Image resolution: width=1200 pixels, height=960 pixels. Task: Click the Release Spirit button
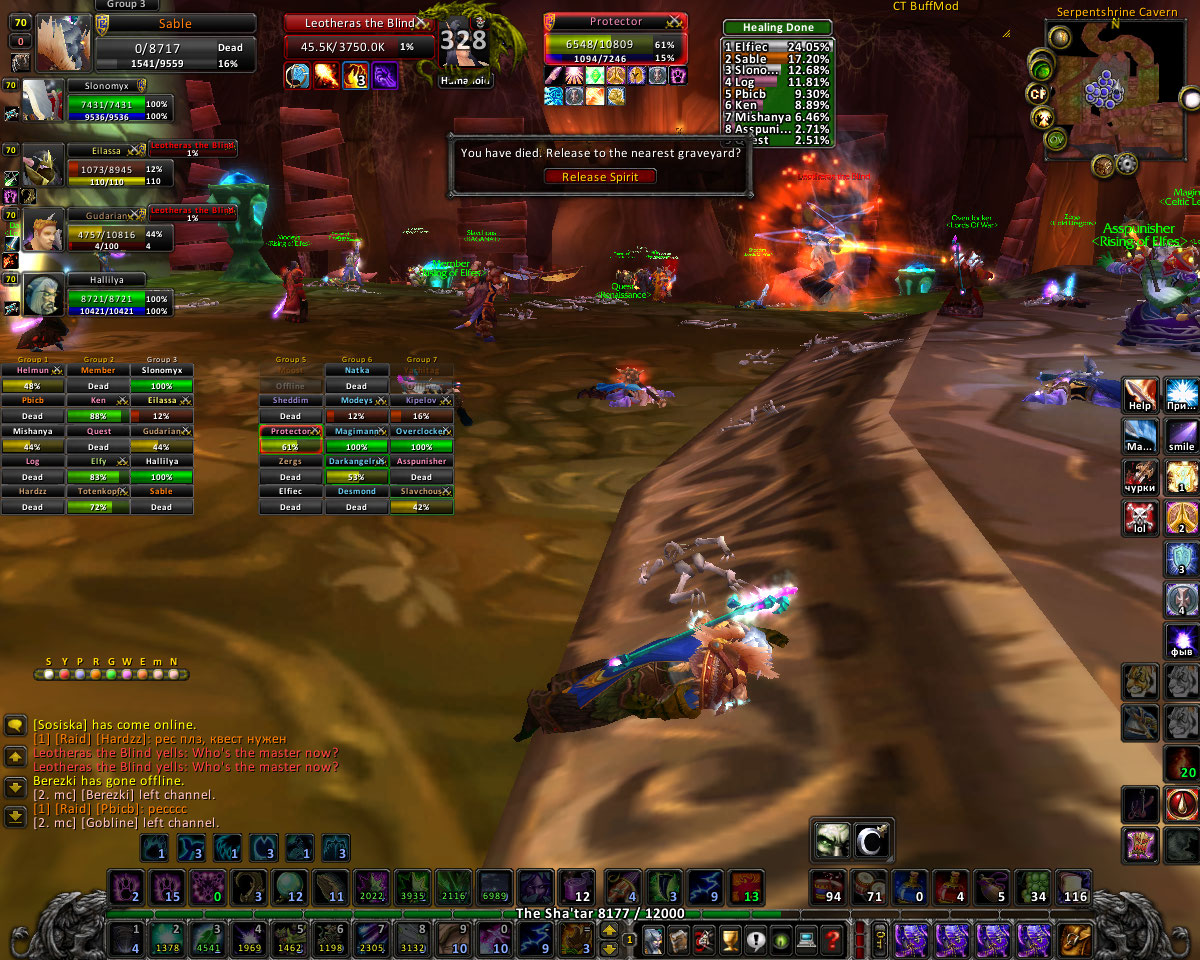coord(599,177)
